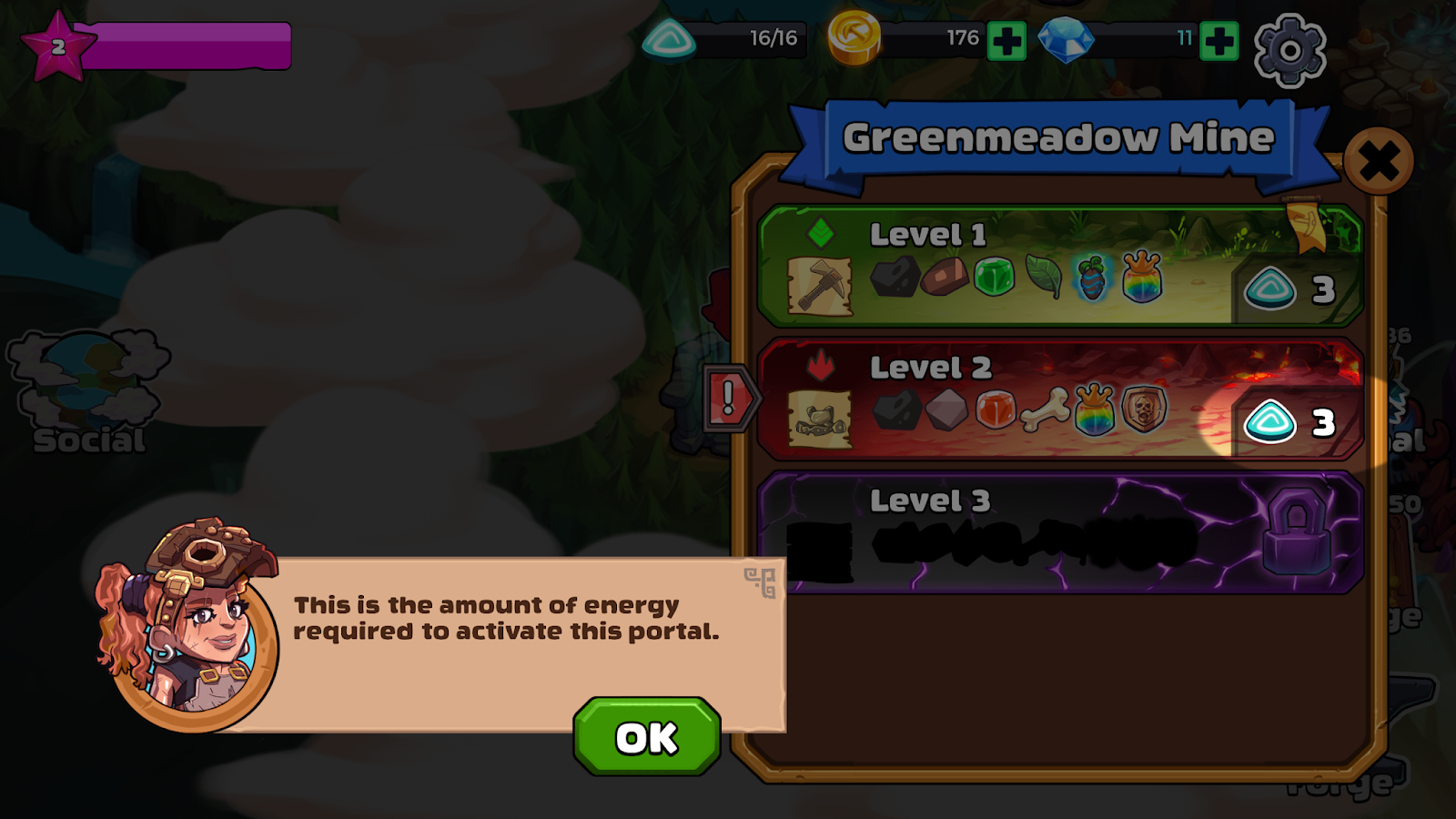Click the green gem difficulty icon on Level 1

818,232
